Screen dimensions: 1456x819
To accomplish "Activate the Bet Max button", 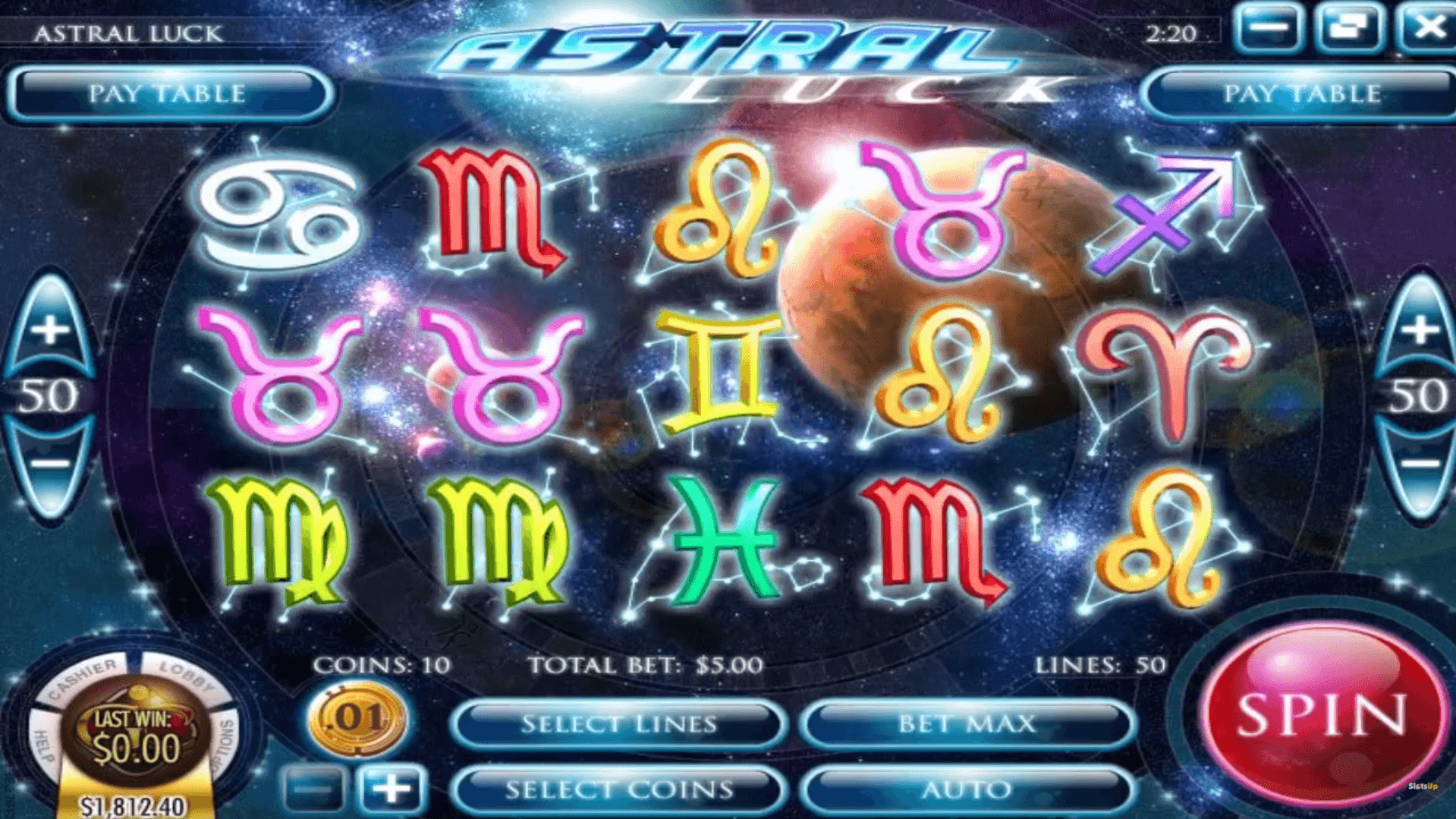I will coord(967,723).
